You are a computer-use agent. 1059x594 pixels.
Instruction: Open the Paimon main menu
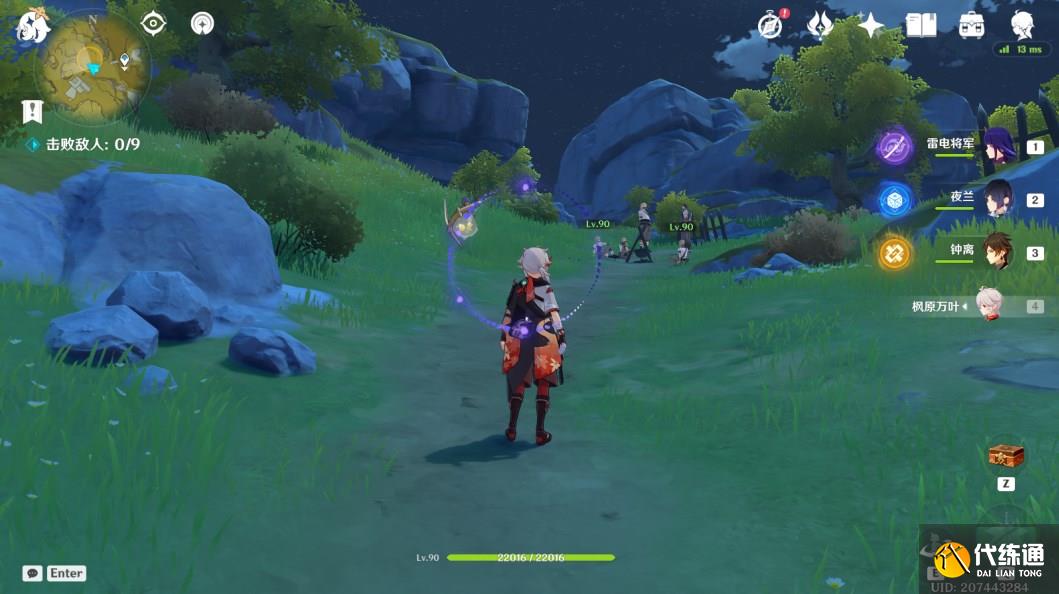[x=33, y=28]
